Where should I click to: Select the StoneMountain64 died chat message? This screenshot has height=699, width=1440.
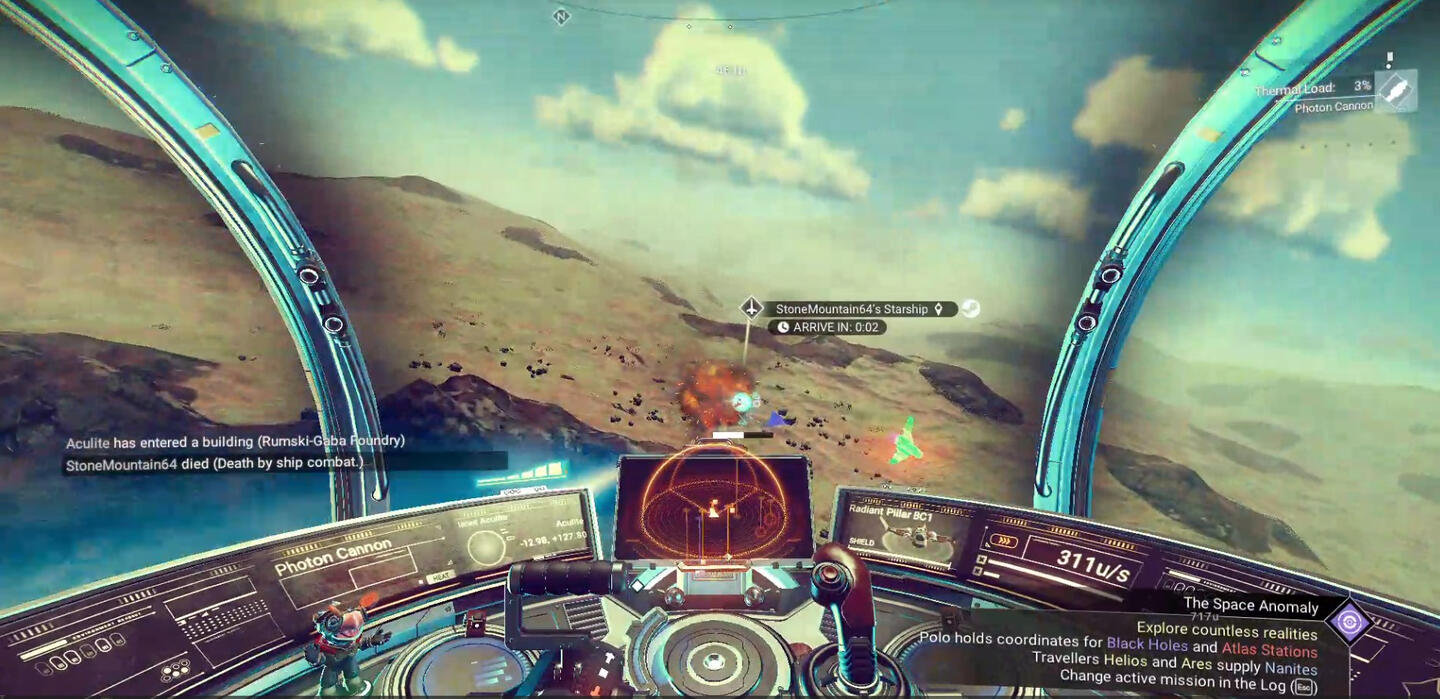click(x=215, y=464)
